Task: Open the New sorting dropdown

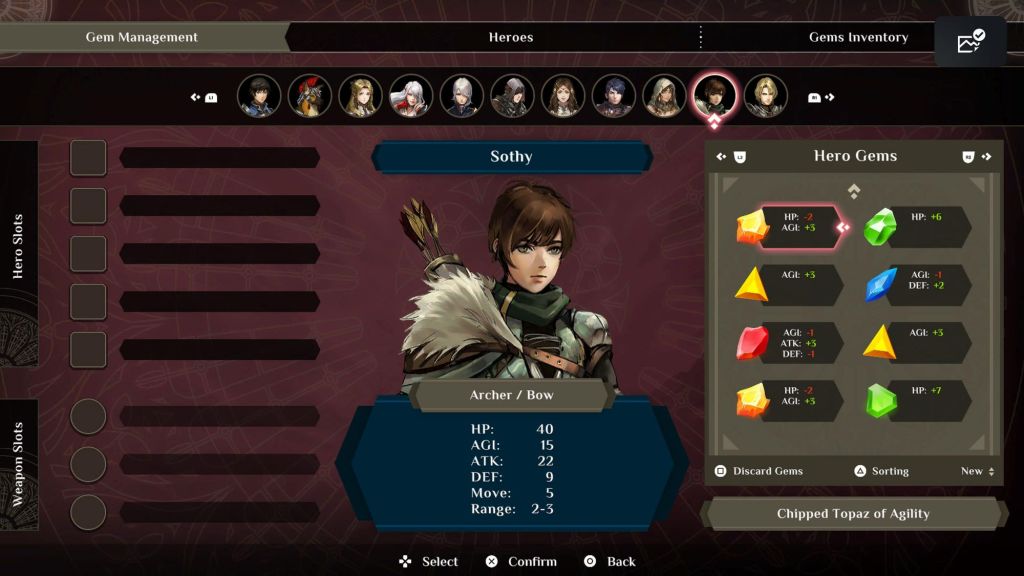Action: (977, 471)
